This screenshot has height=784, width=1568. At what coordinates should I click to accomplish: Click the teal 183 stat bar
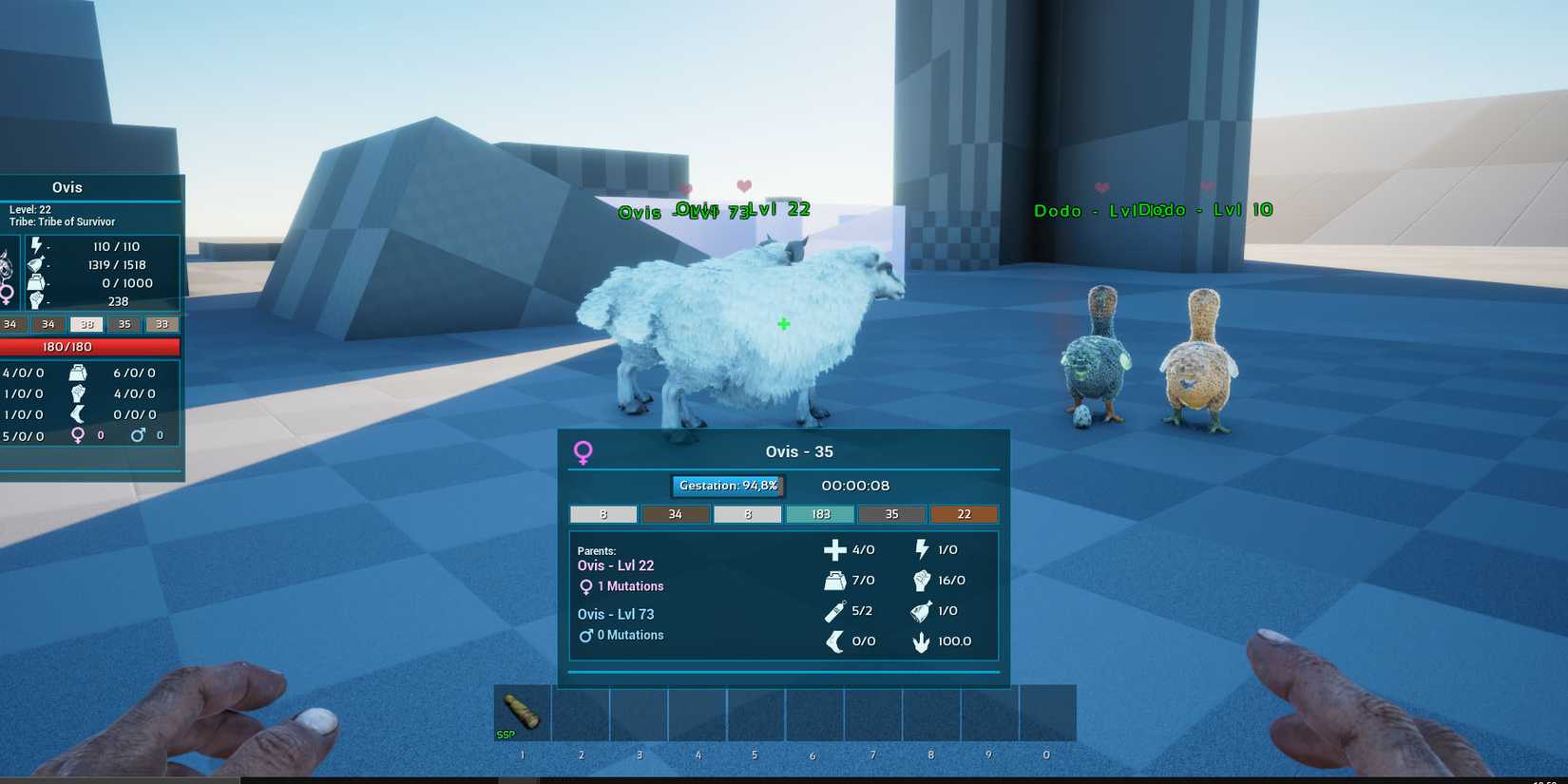tap(819, 514)
